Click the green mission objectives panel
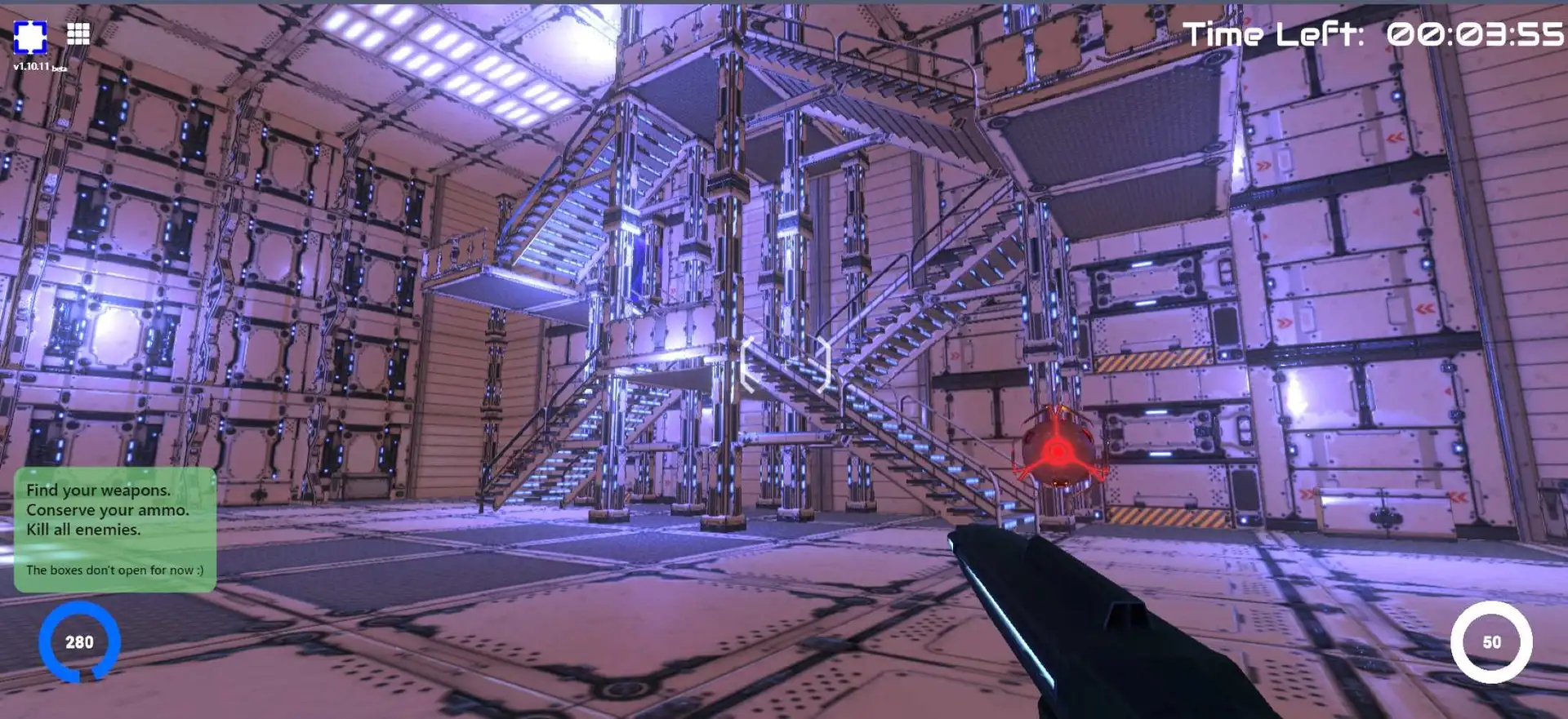The width and height of the screenshot is (1568, 719). [x=115, y=529]
